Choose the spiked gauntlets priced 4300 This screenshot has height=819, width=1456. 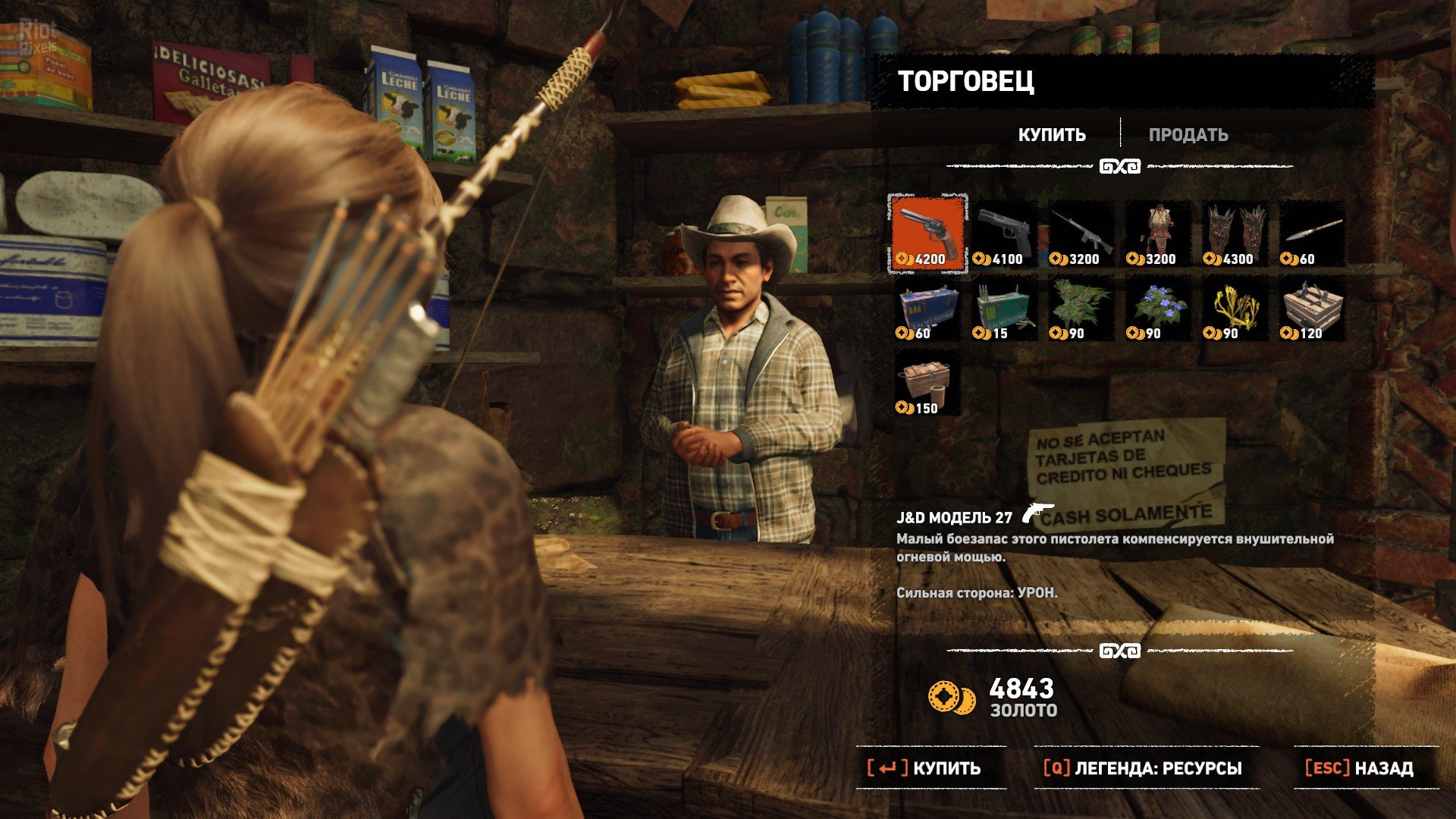click(1235, 233)
